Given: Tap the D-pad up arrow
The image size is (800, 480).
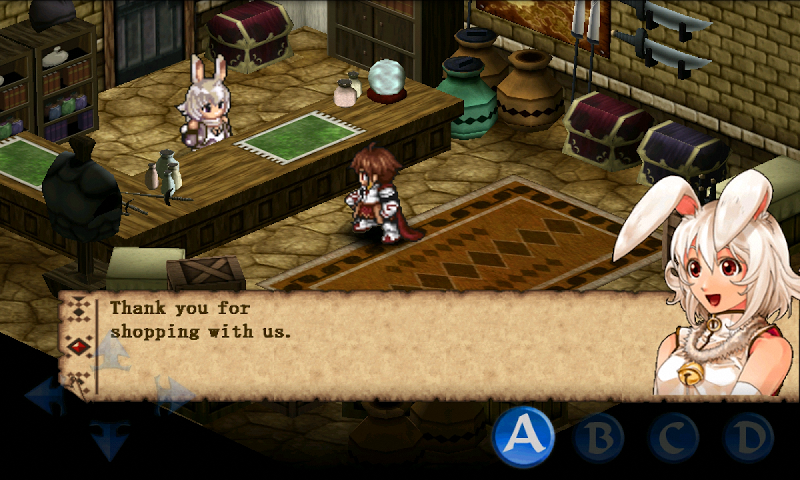Looking at the screenshot, I should click(110, 352).
